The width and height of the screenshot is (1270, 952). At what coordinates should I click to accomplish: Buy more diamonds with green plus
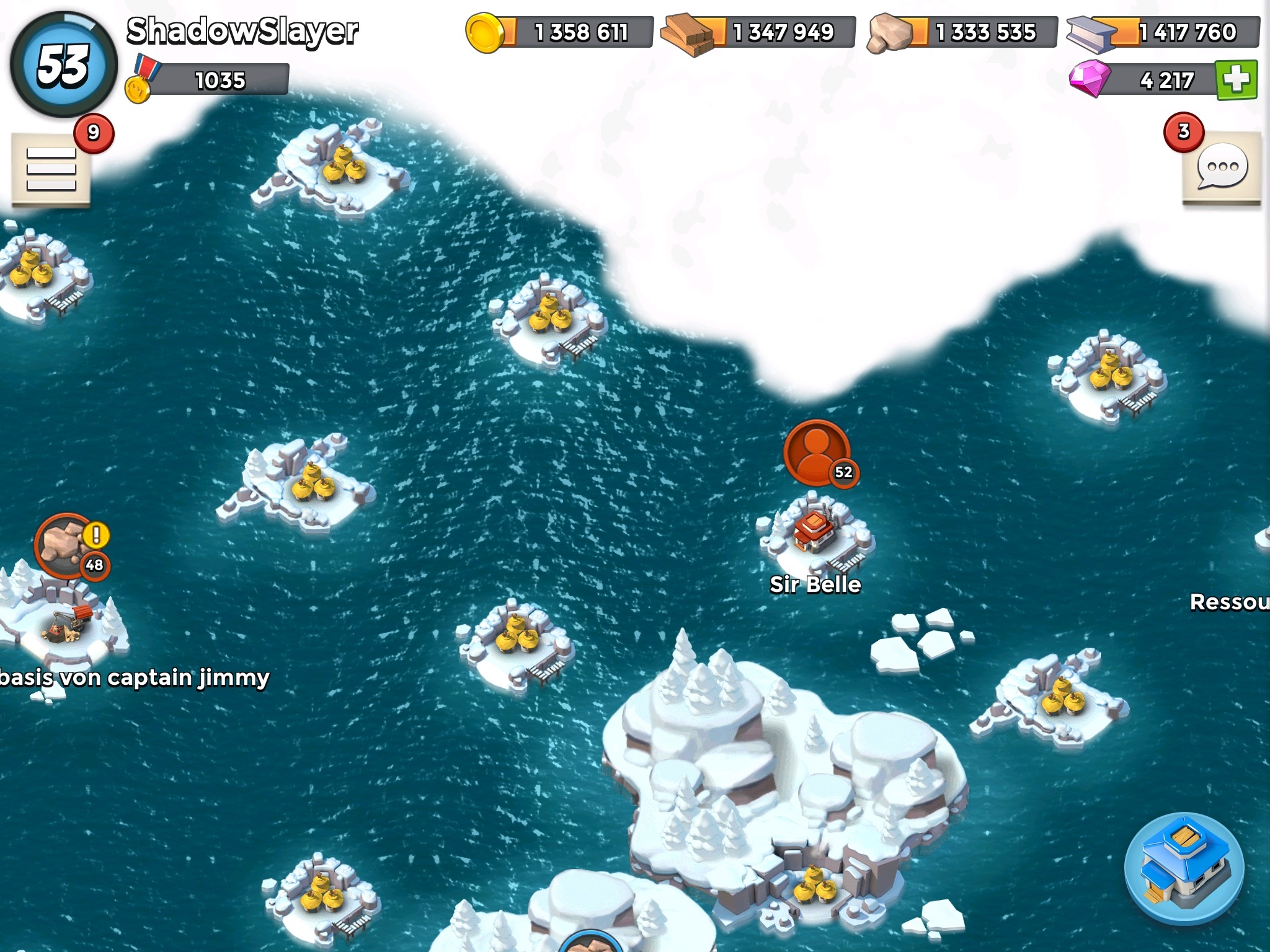click(1237, 79)
